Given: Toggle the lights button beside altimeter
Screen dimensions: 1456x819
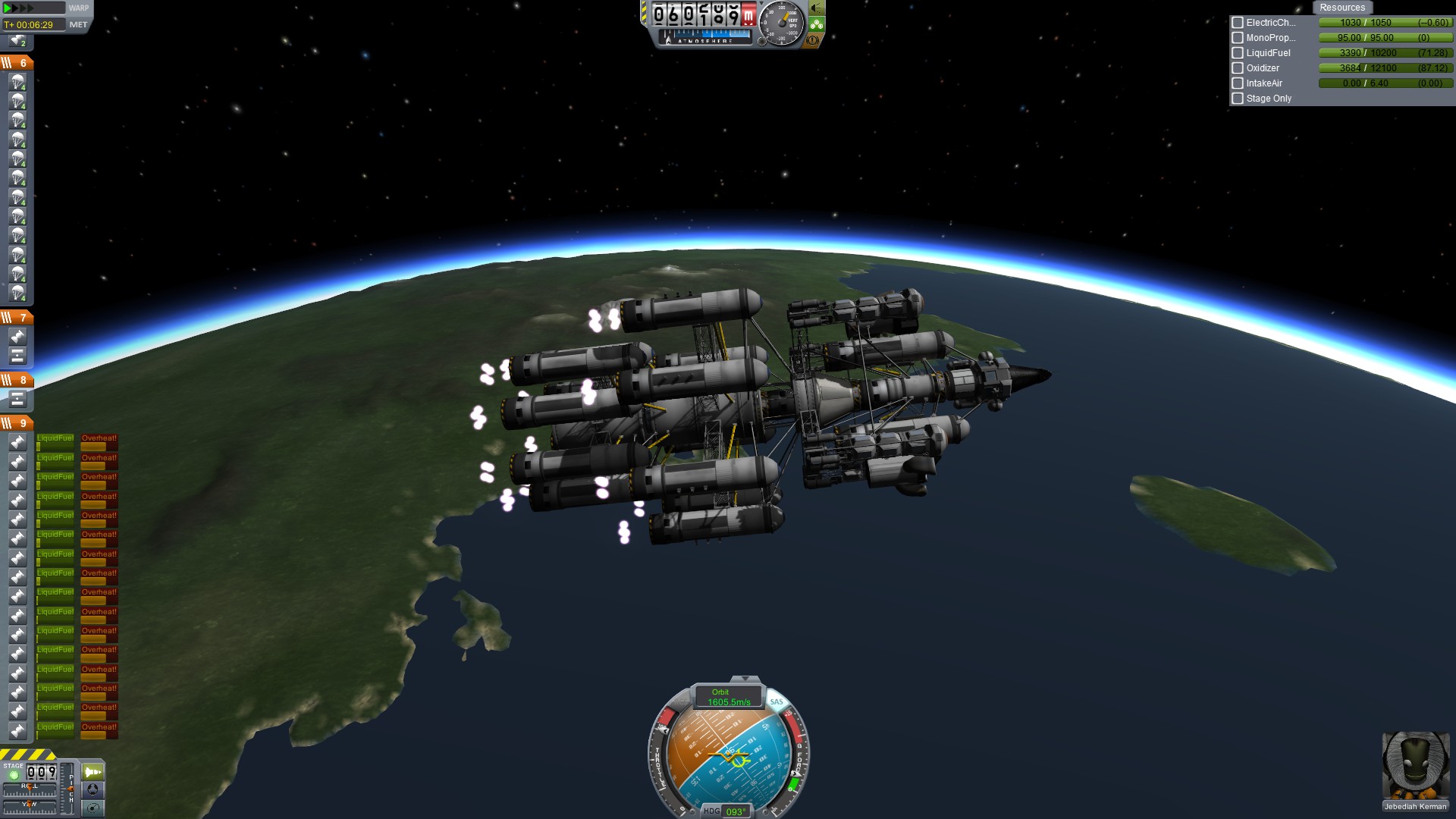Looking at the screenshot, I should (817, 8).
